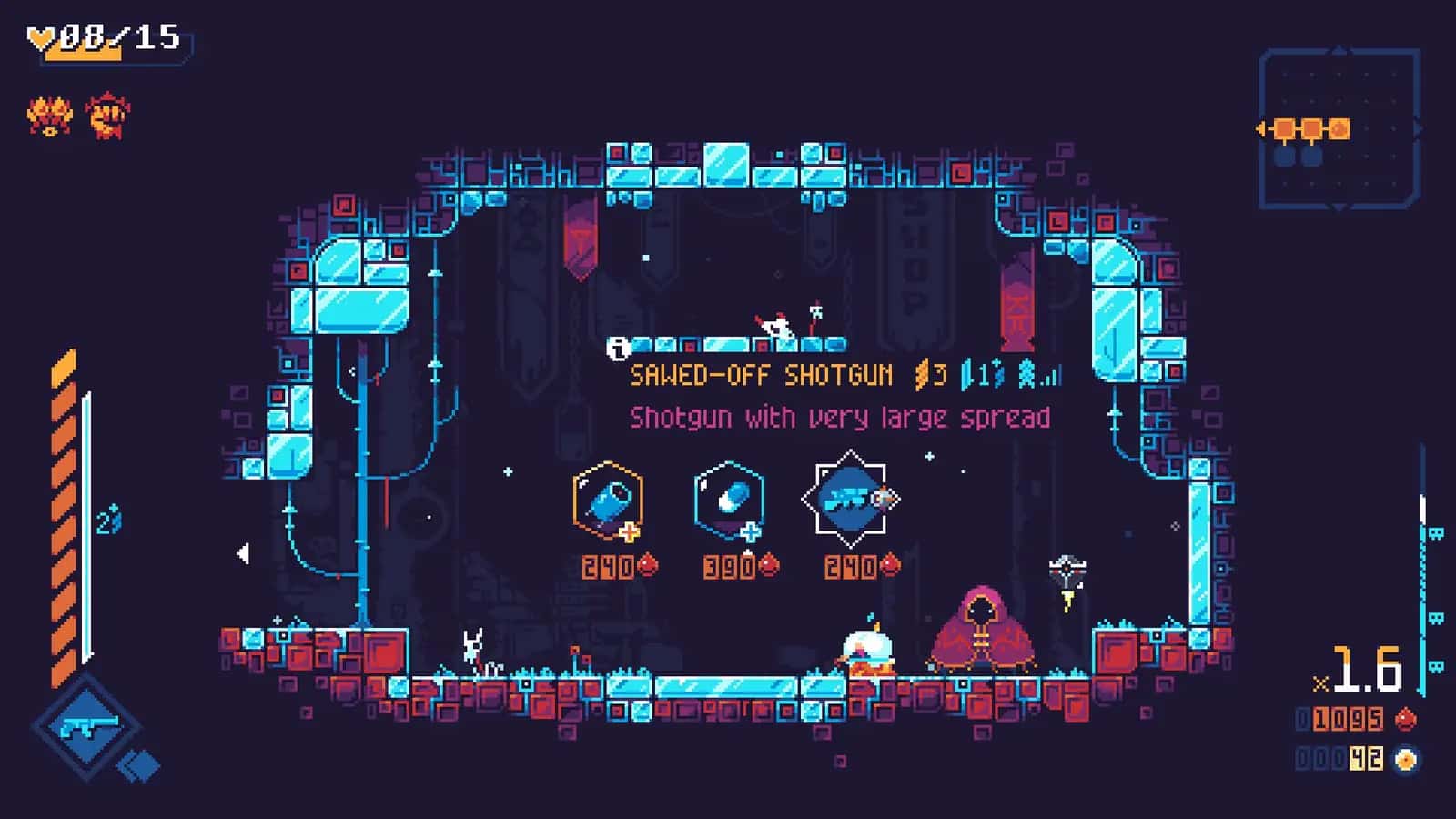The width and height of the screenshot is (1456, 819).
Task: Click the blood droplet icon next to 1095
Action: click(1407, 718)
